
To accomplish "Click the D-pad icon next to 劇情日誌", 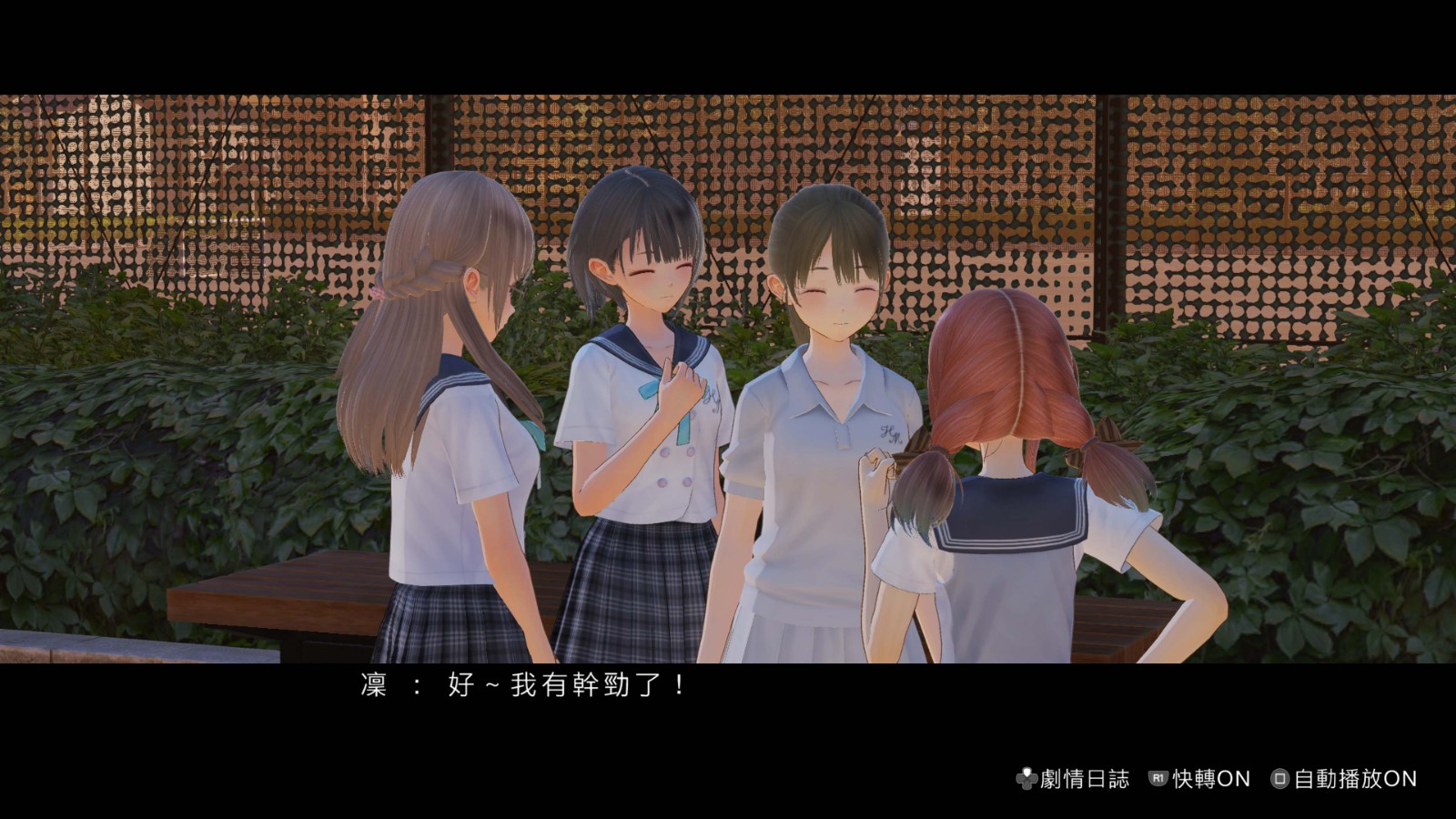I will (1028, 778).
